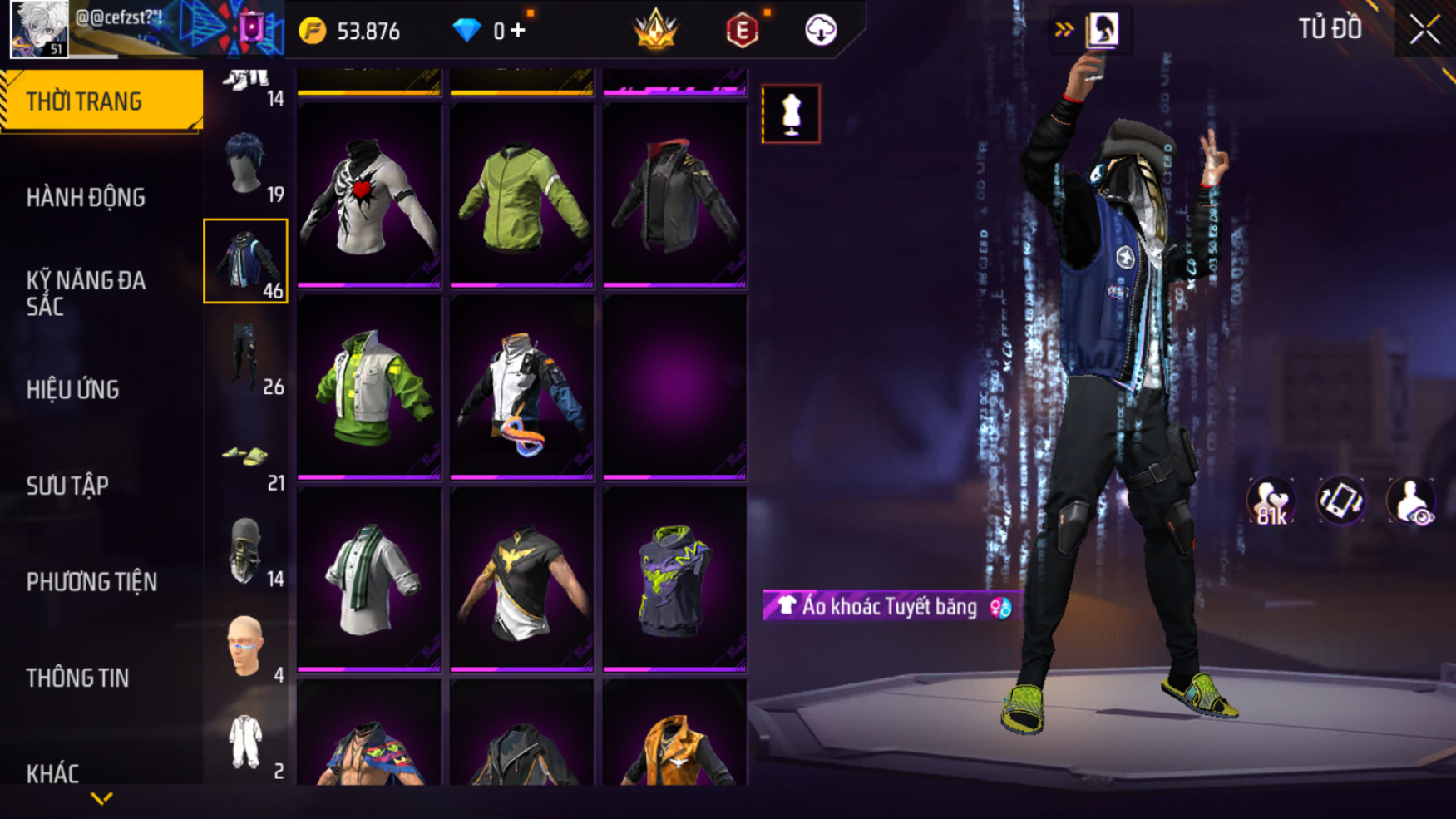Tap the heart likes icon showing 81k
This screenshot has width=1456, height=819.
tap(1270, 501)
